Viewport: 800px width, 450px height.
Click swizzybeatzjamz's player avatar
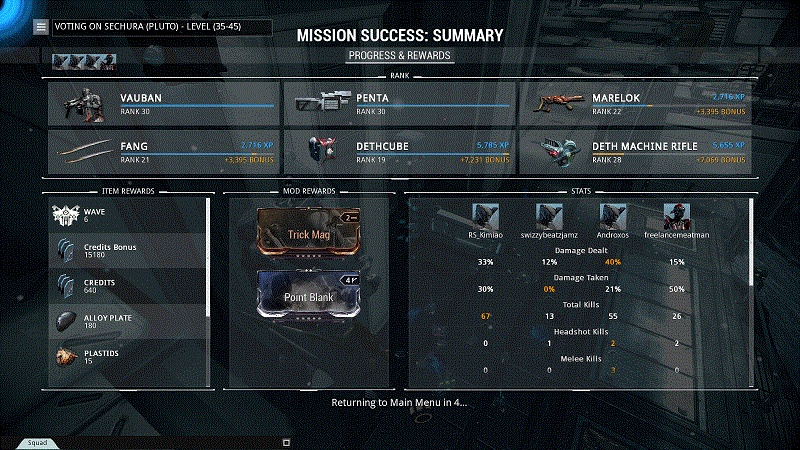pyautogui.click(x=549, y=215)
